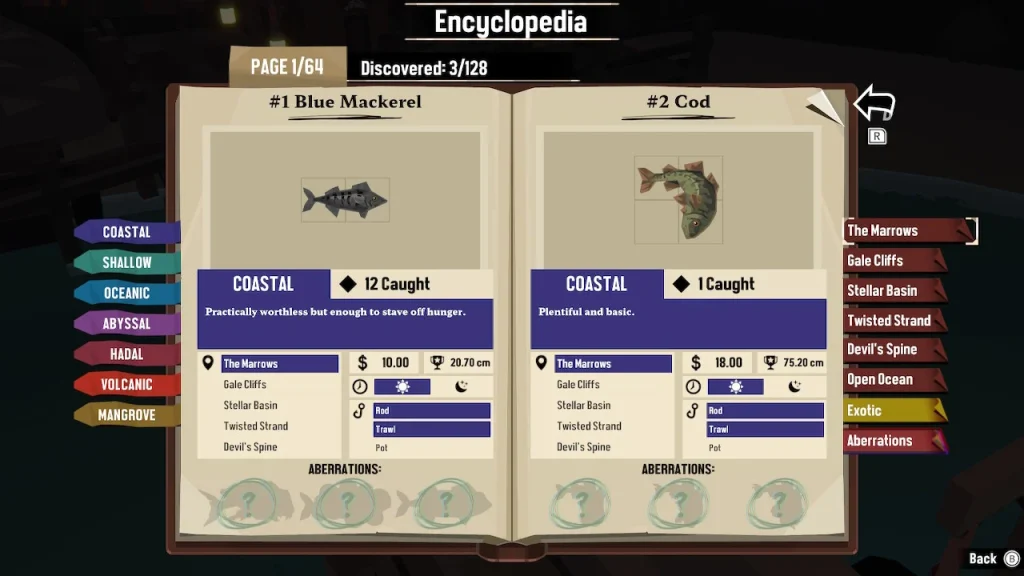Select the Blue Mackerel fish image

345,200
